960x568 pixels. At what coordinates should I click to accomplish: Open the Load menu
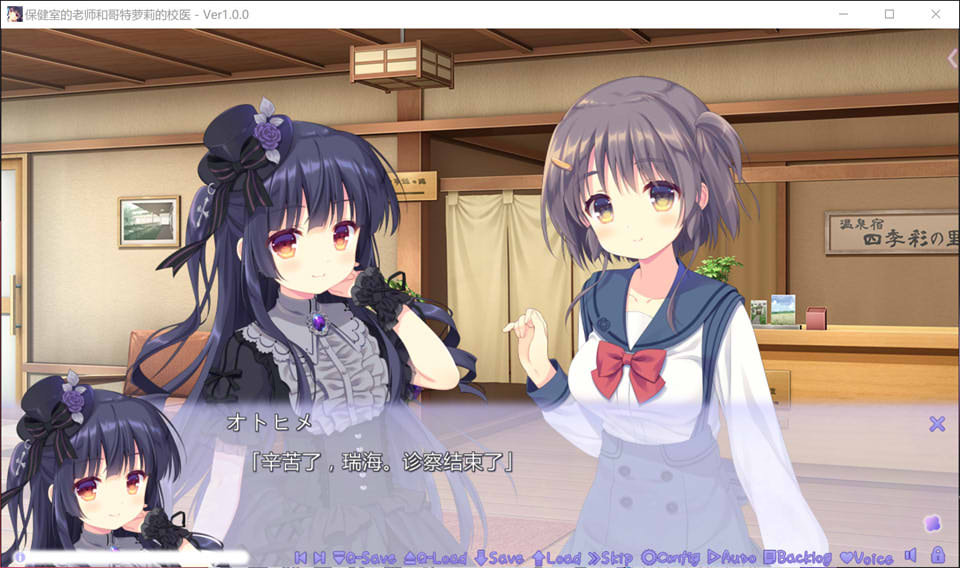pyautogui.click(x=556, y=558)
